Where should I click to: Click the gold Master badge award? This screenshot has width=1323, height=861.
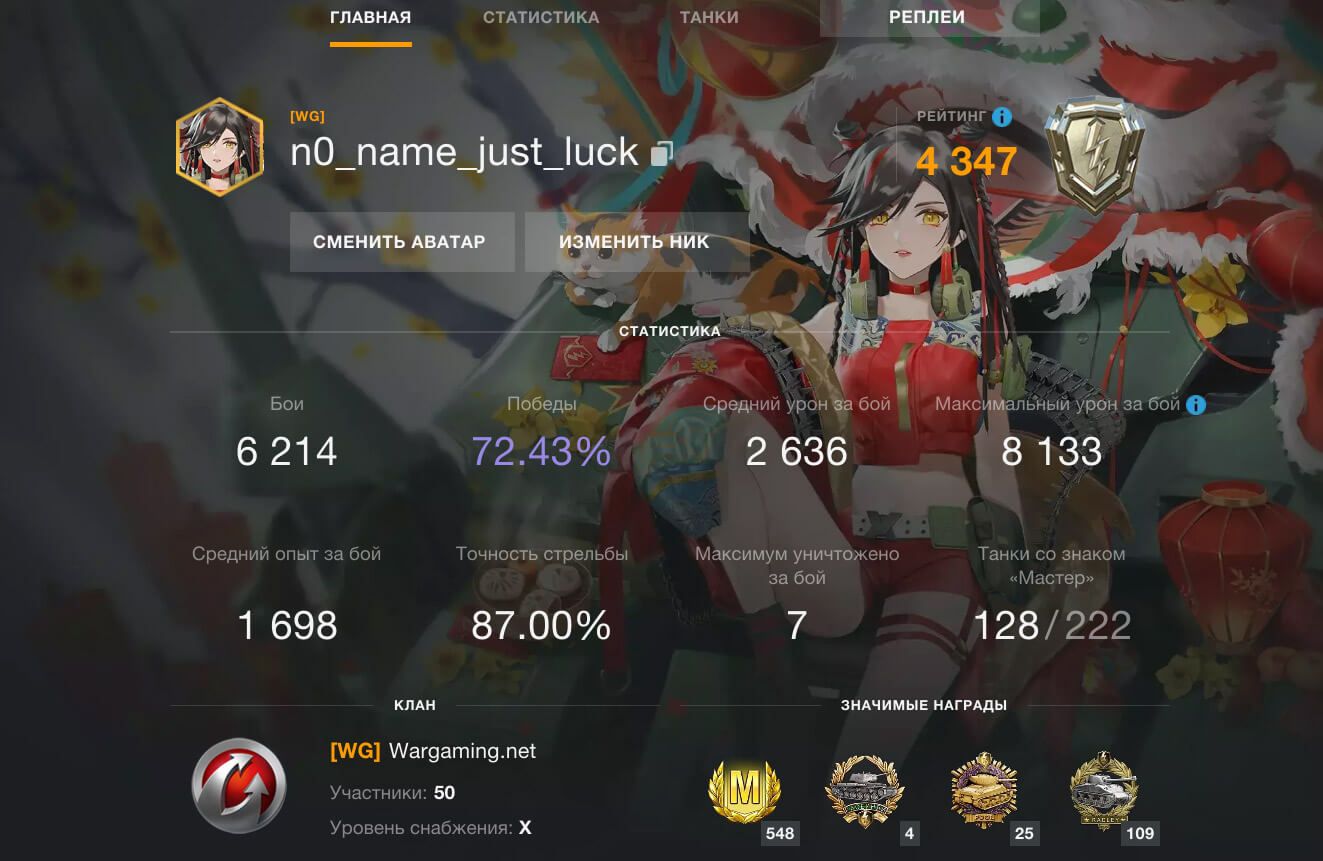click(x=743, y=794)
